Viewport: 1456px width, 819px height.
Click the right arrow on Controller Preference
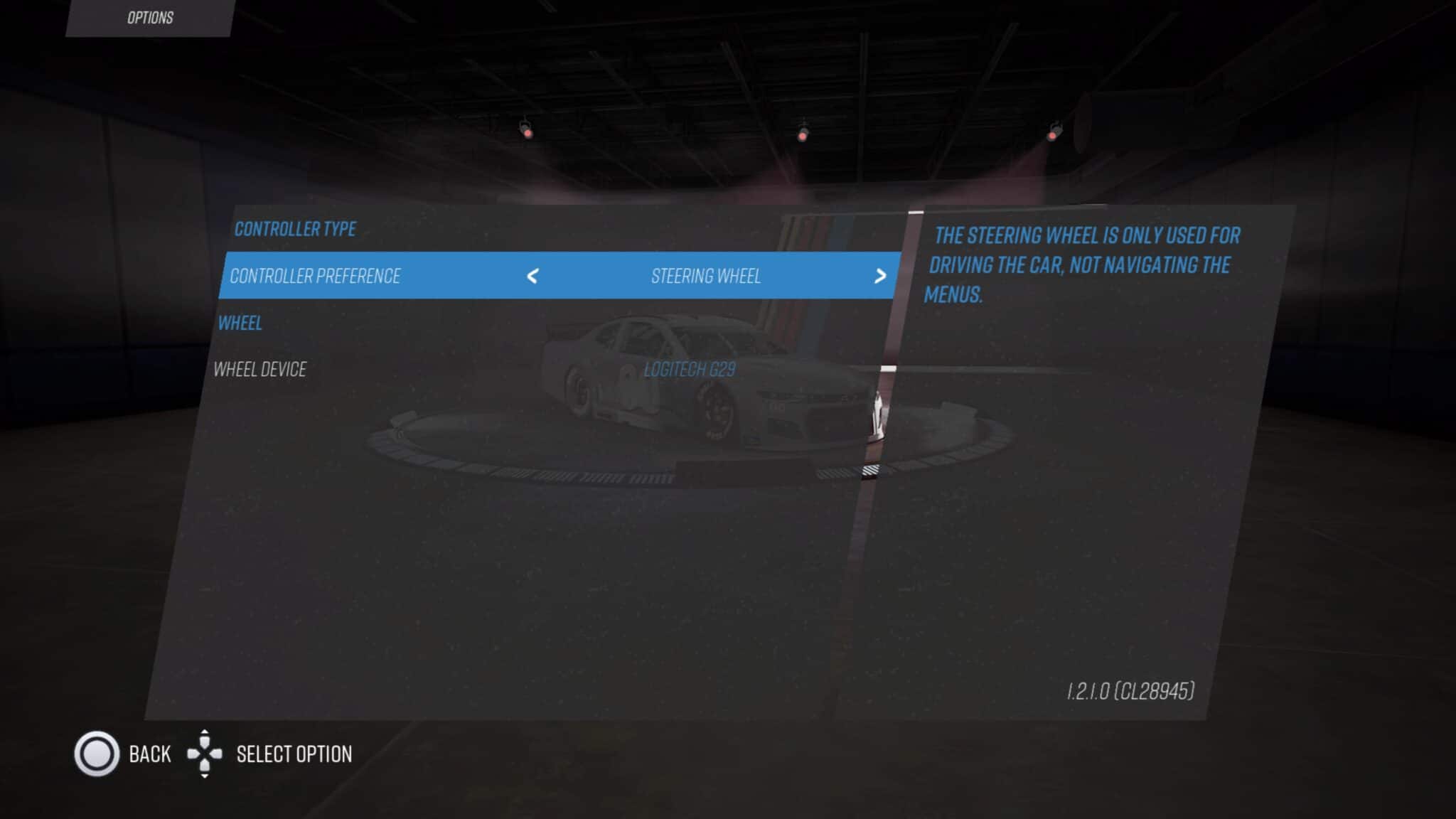[882, 277]
